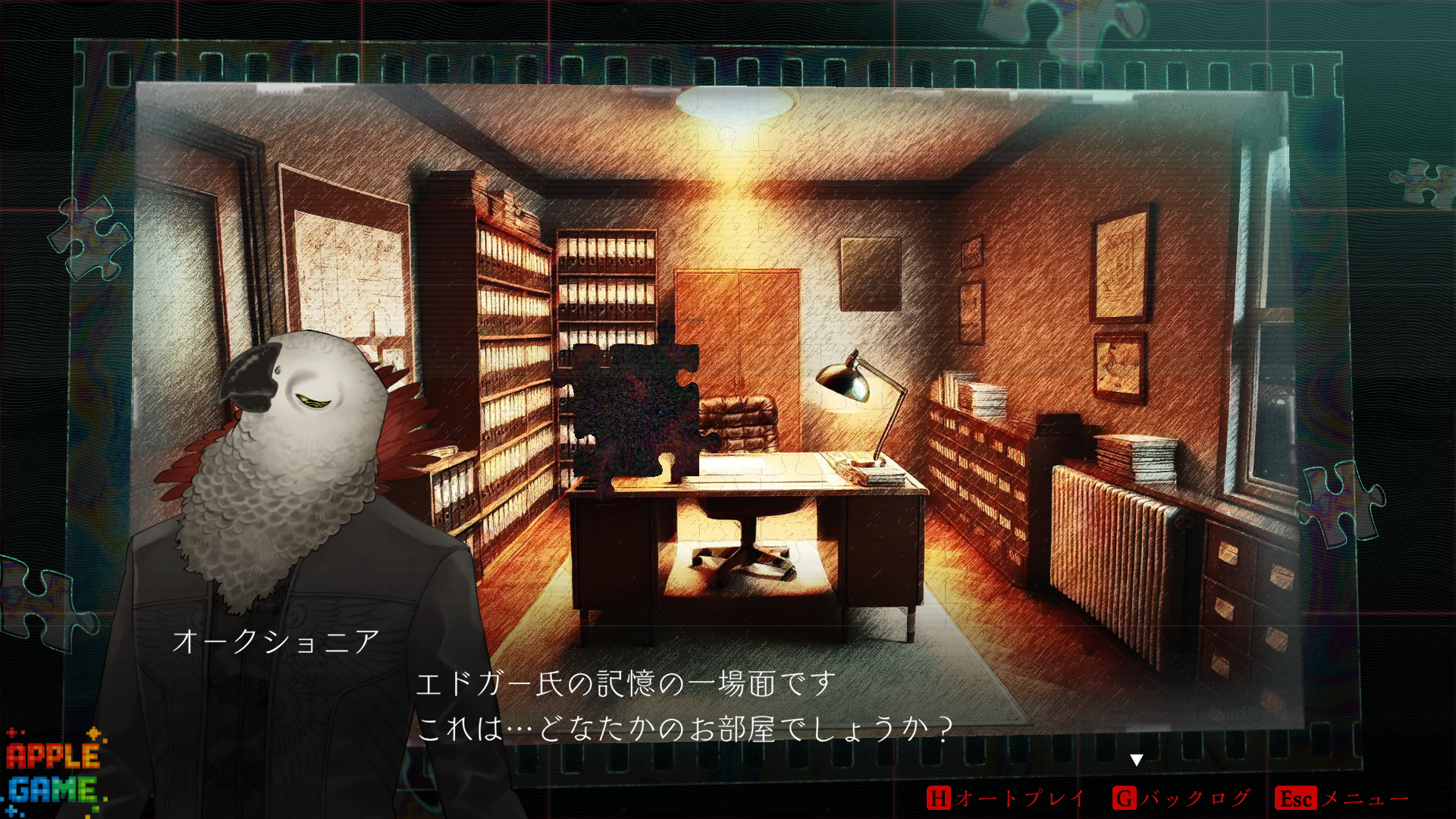1456x819 pixels.
Task: Open the バックログ dialogue history
Action: point(1181,798)
